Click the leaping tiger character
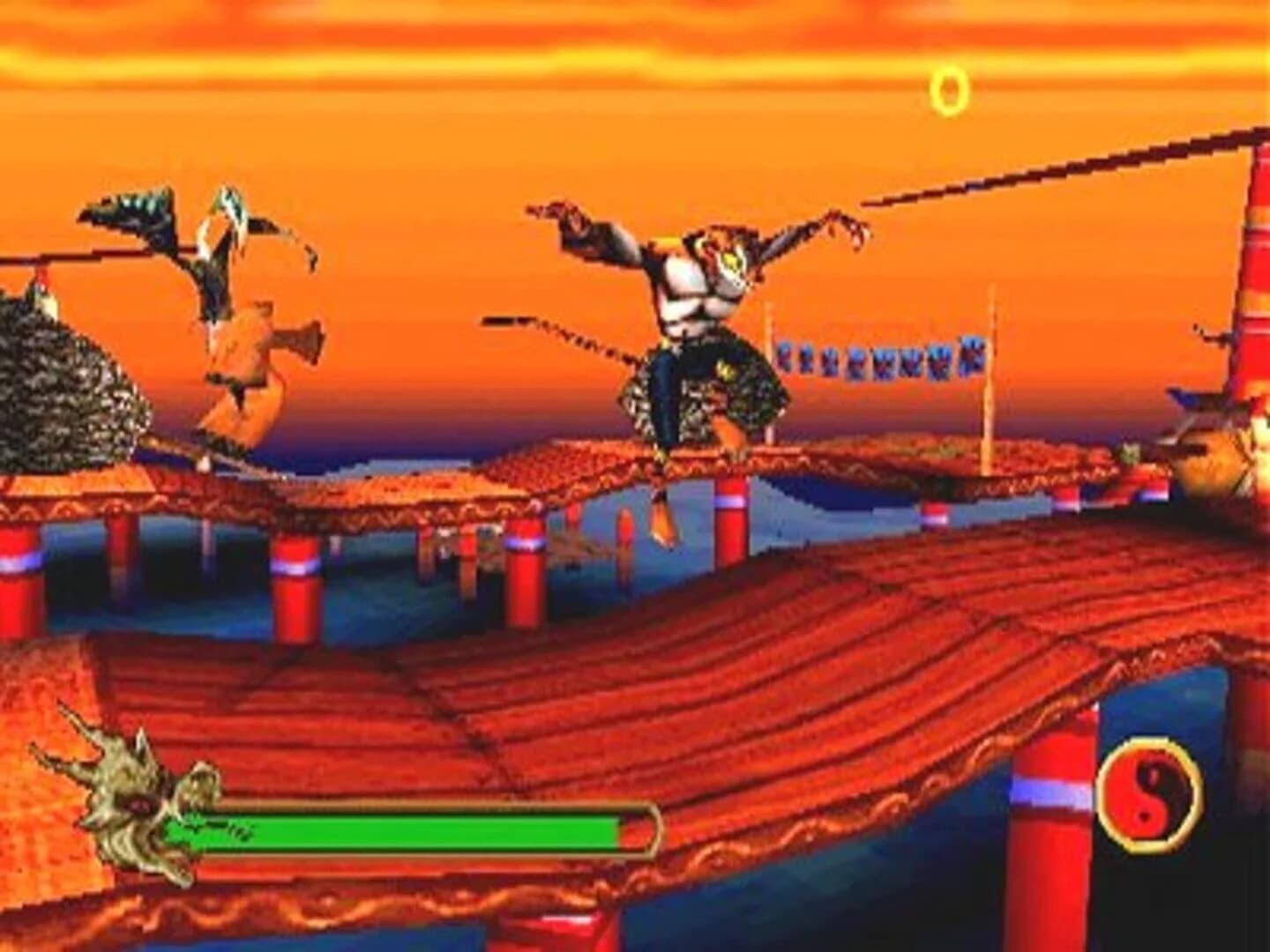Screen dimensions: 1270x952 click(x=697, y=335)
